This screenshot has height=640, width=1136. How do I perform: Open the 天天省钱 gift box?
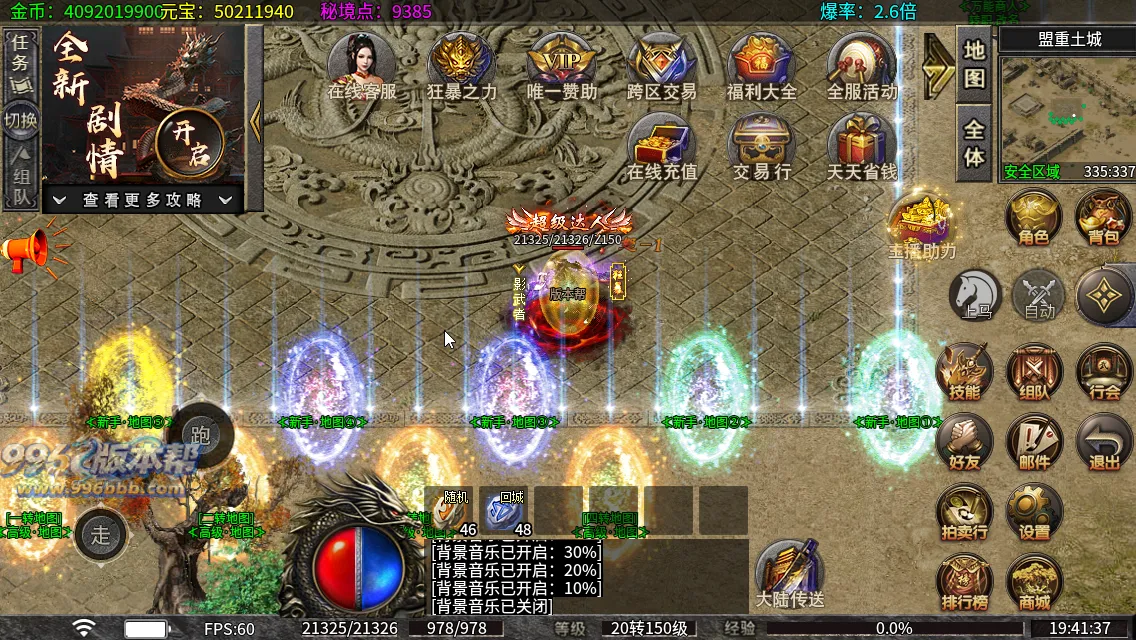[x=861, y=144]
